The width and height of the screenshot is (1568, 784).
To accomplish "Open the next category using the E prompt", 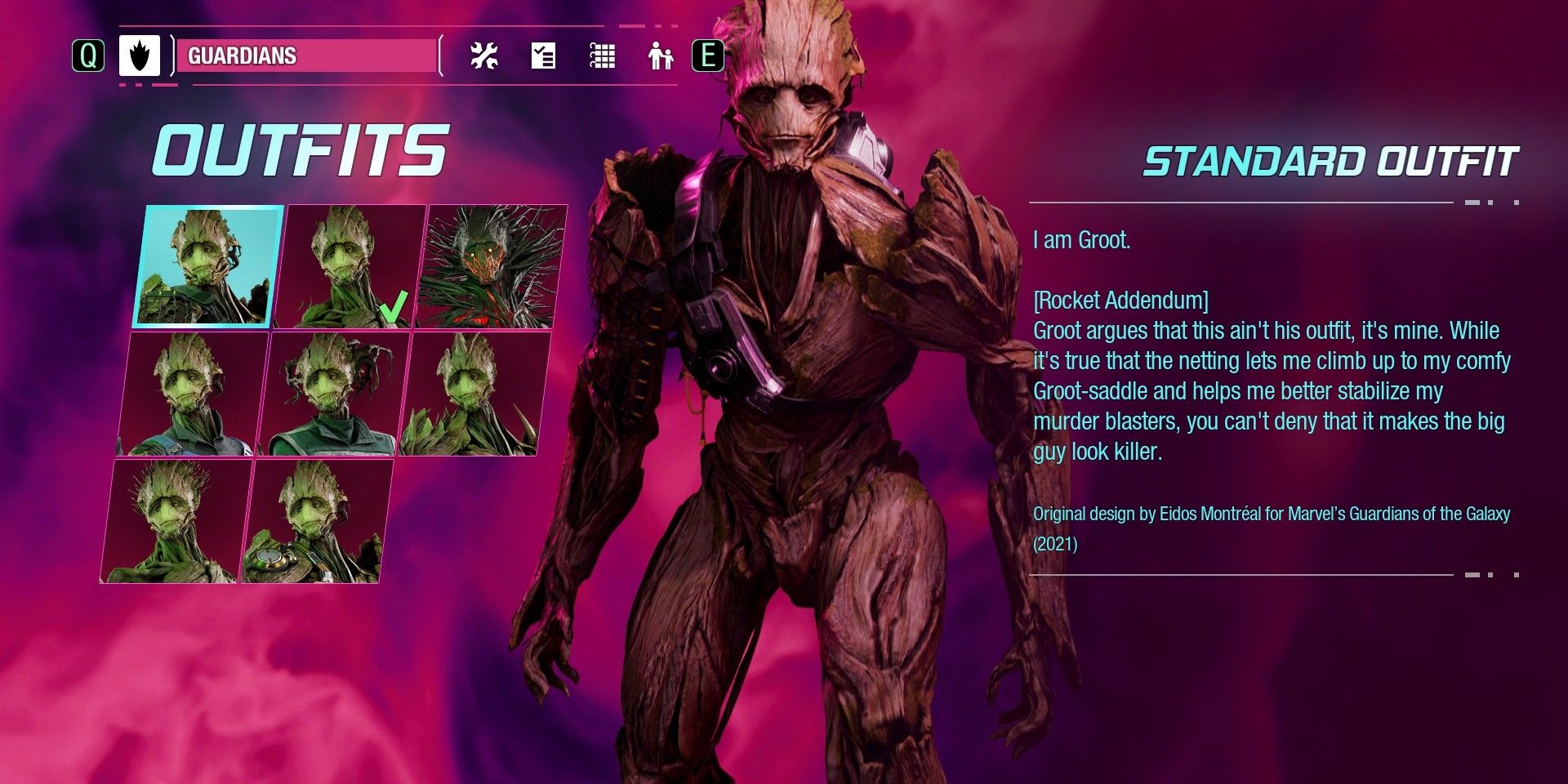I will click(710, 57).
